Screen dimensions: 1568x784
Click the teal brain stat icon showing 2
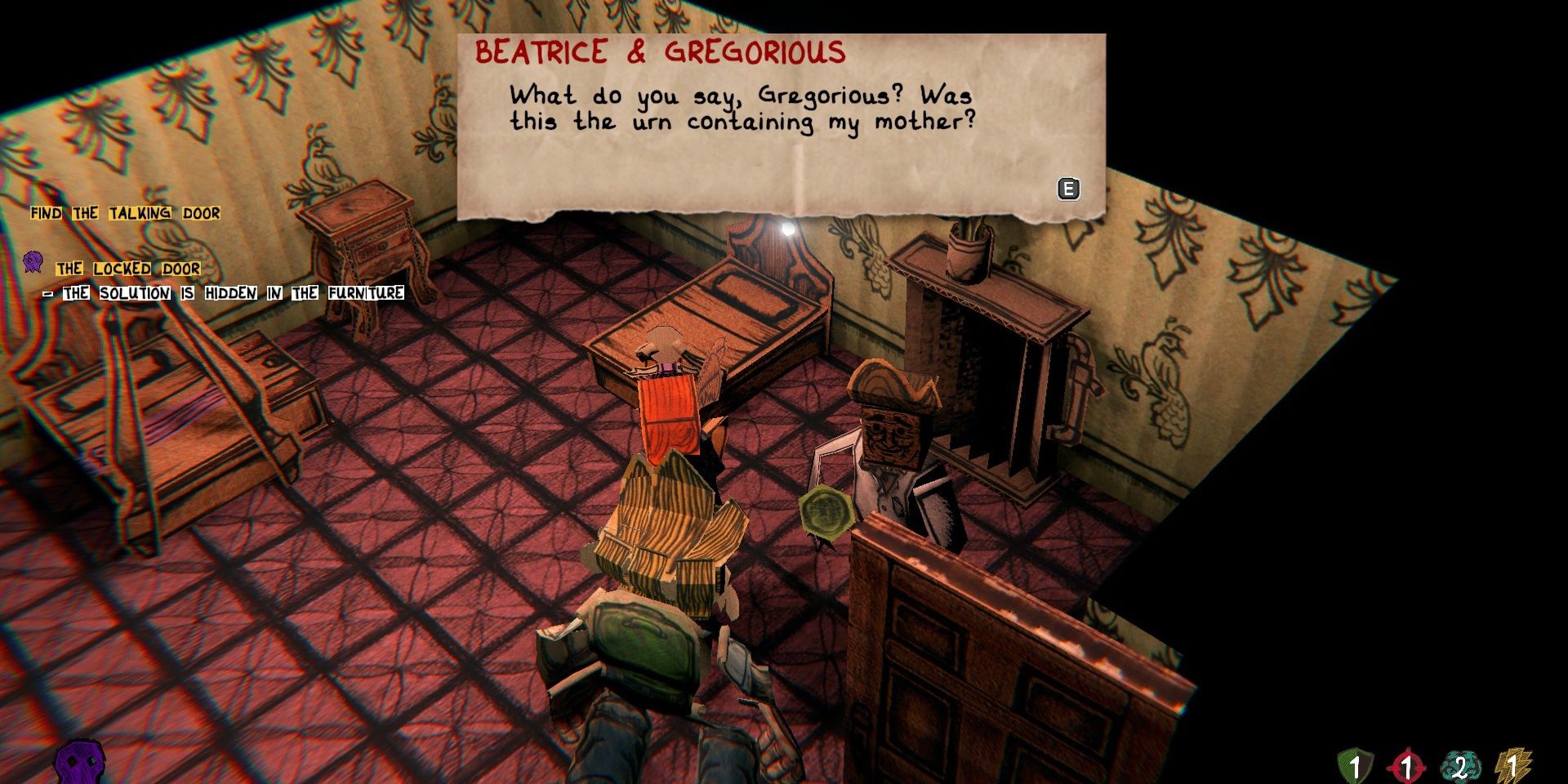tap(1460, 764)
